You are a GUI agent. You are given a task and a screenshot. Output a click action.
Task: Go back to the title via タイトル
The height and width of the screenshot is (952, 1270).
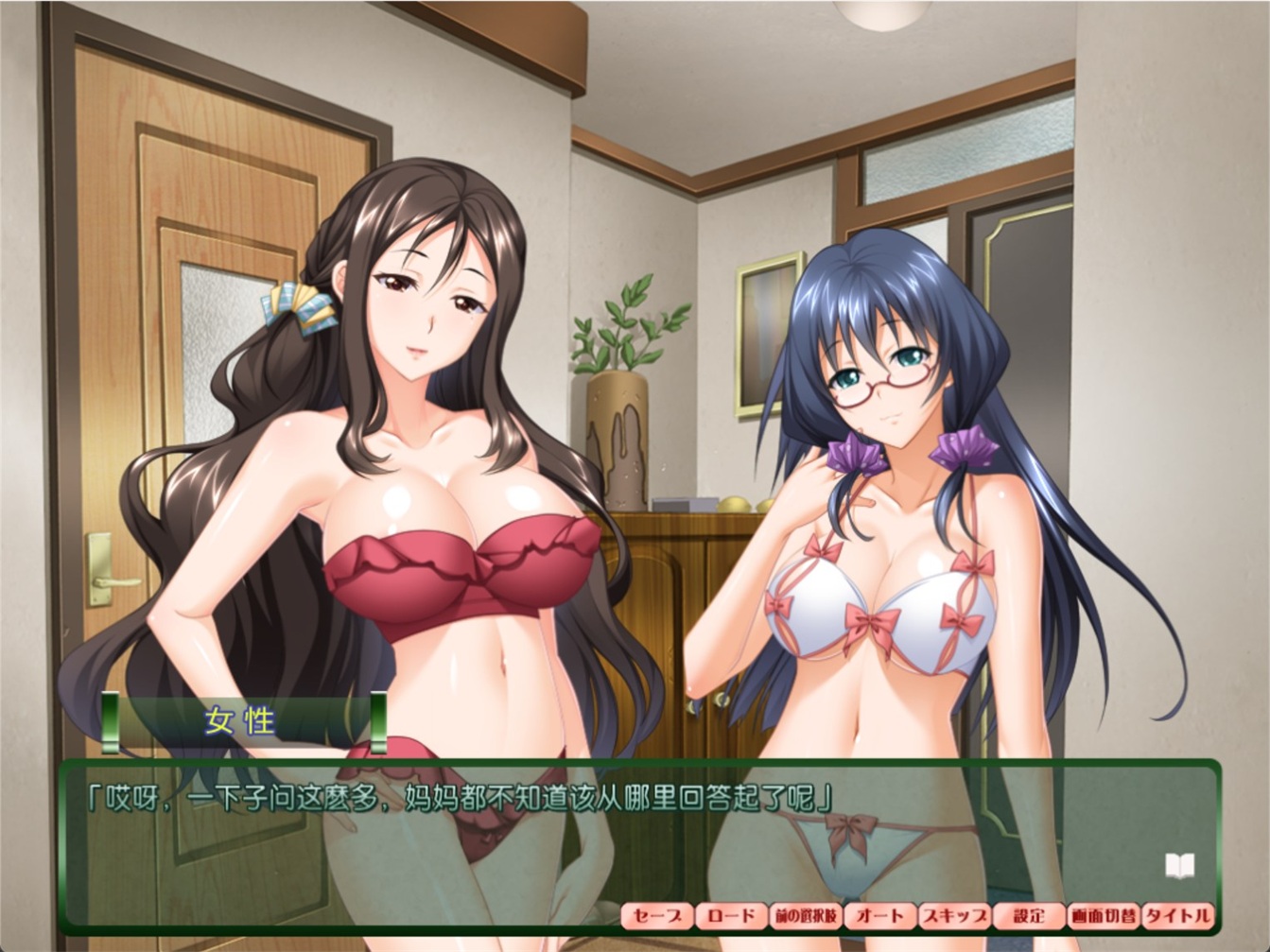[x=1176, y=915]
